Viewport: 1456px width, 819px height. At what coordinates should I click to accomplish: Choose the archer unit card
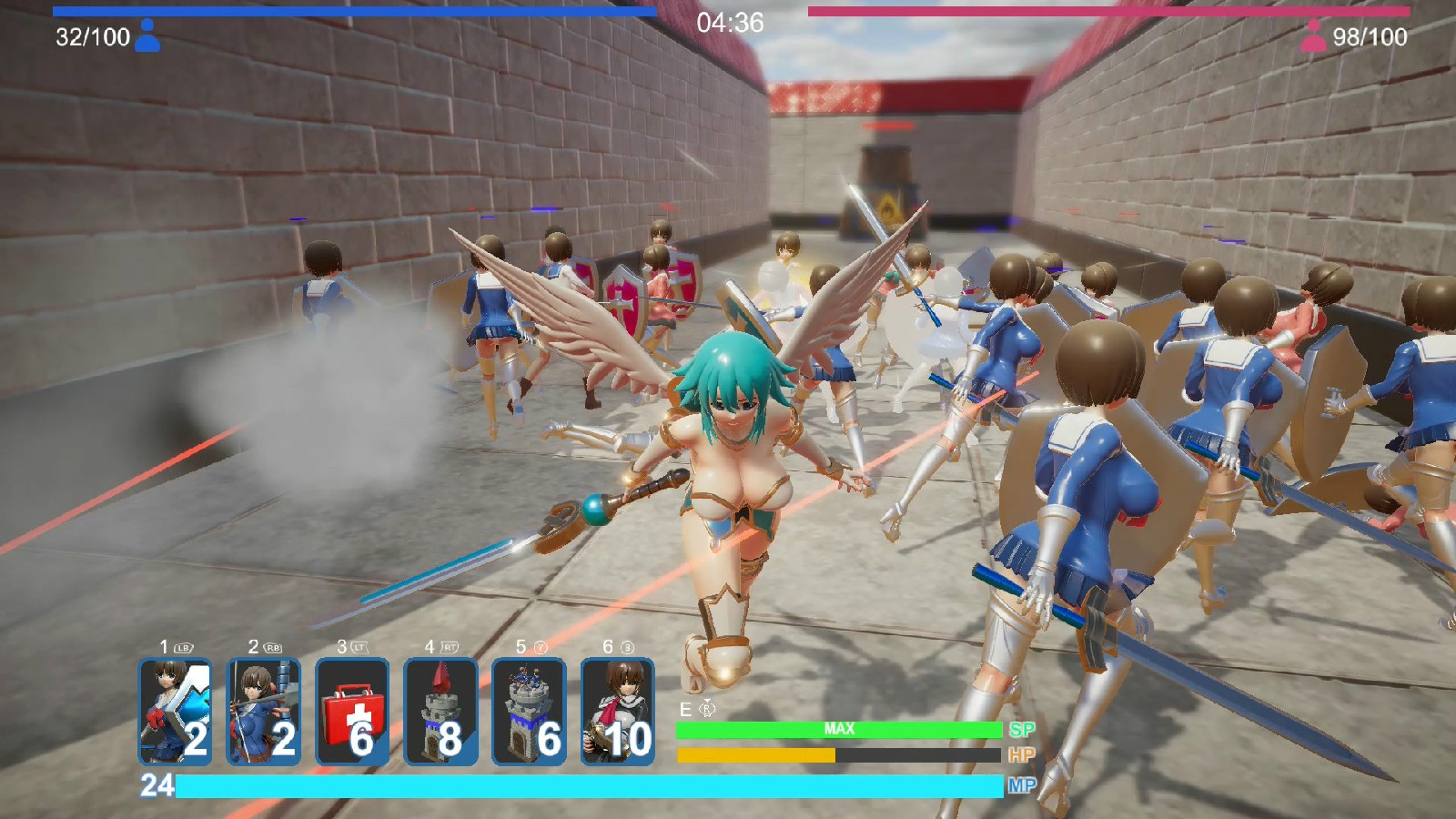[x=263, y=712]
